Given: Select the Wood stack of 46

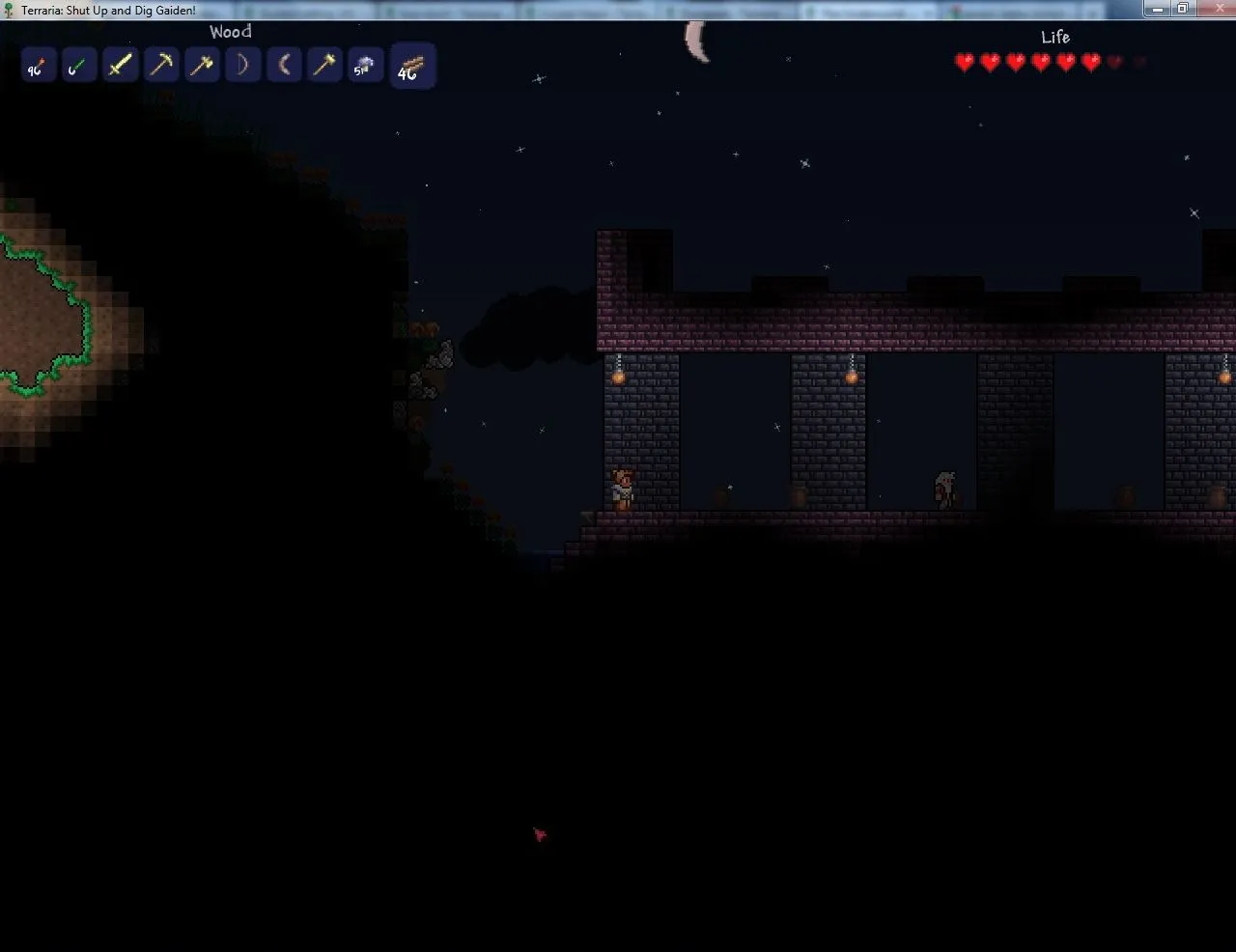Looking at the screenshot, I should (x=412, y=67).
